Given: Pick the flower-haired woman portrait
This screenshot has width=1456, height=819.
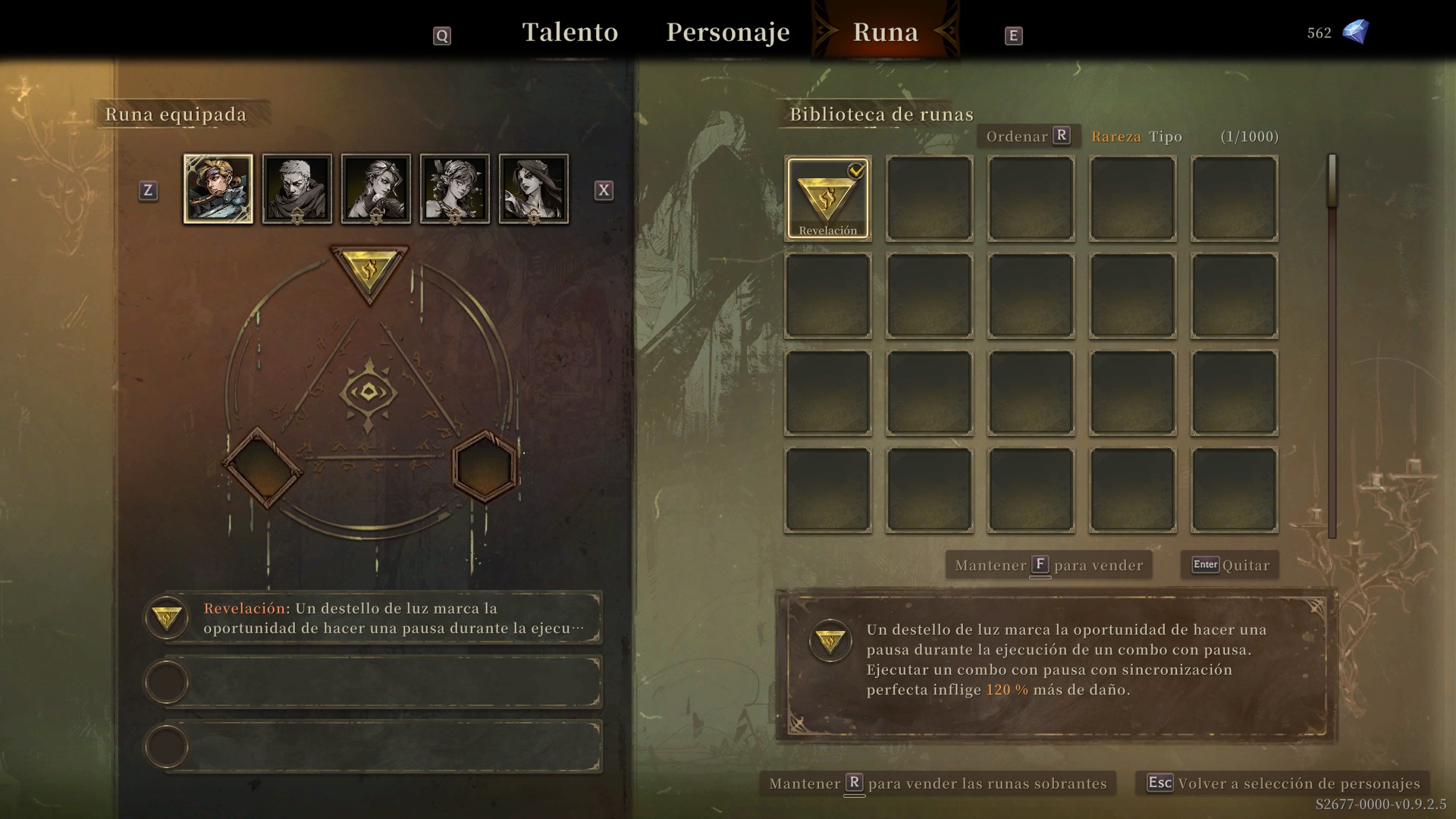Looking at the screenshot, I should (455, 189).
